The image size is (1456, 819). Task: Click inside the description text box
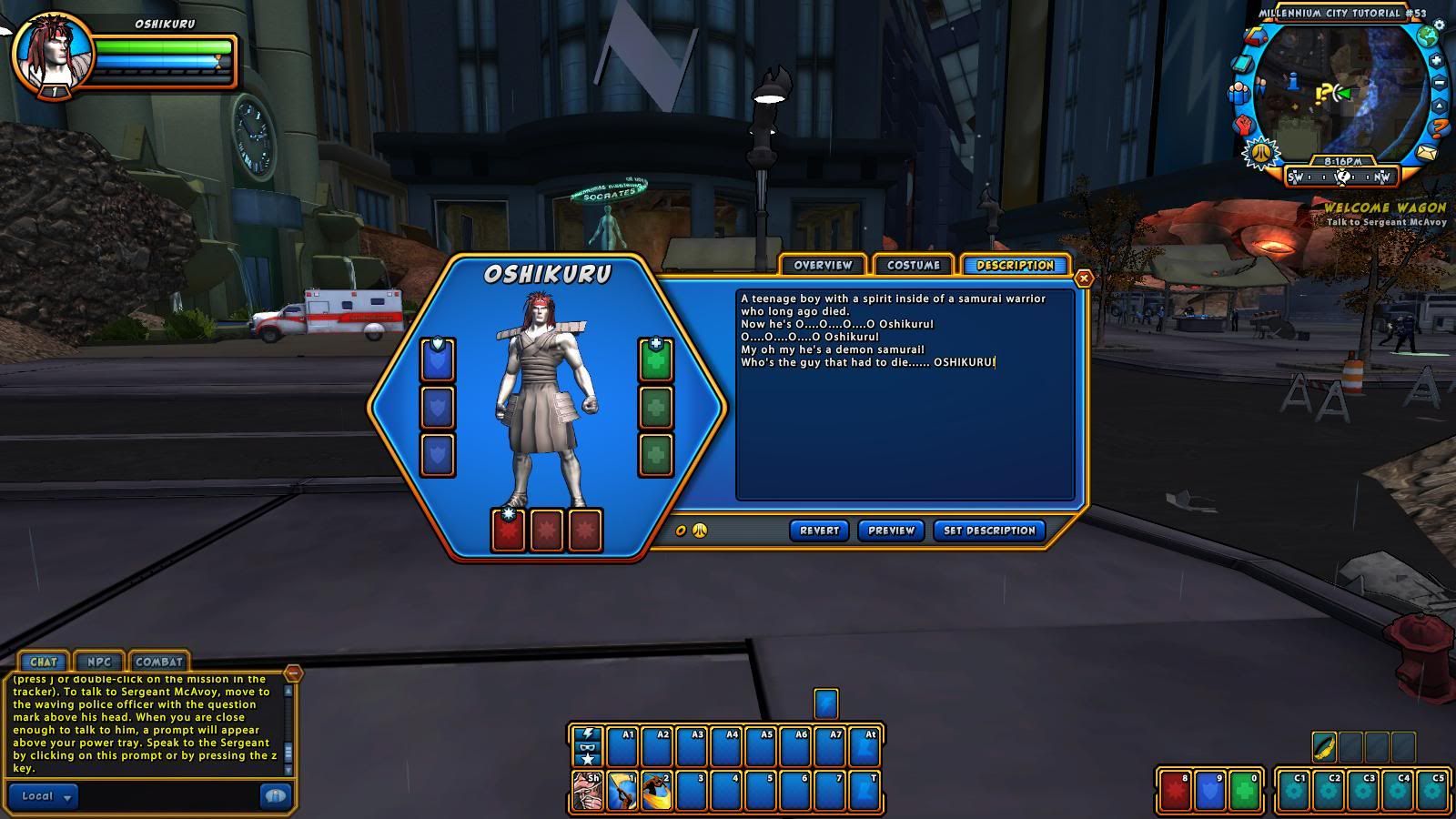click(905, 428)
